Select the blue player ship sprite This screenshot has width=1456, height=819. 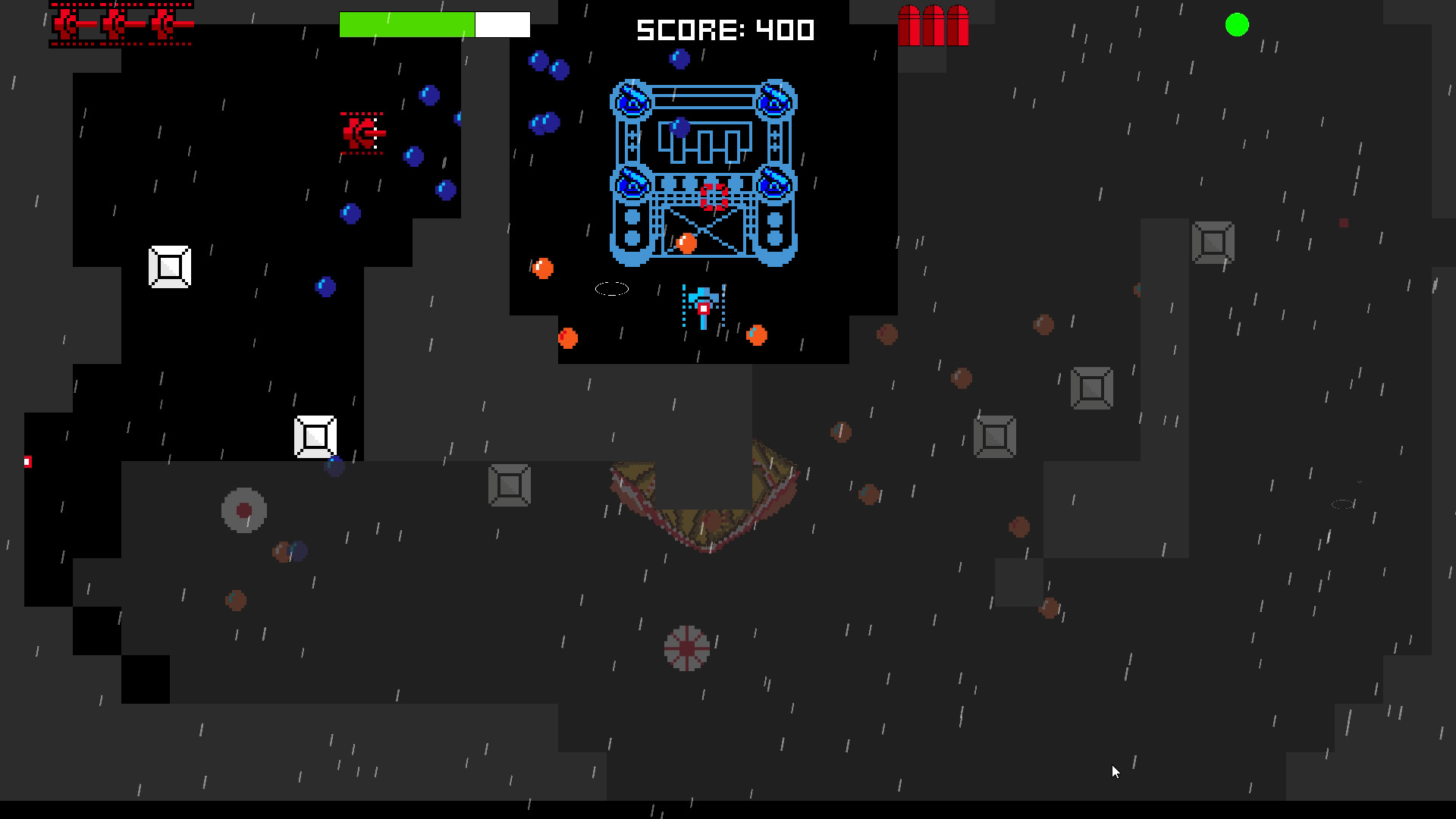click(x=703, y=303)
